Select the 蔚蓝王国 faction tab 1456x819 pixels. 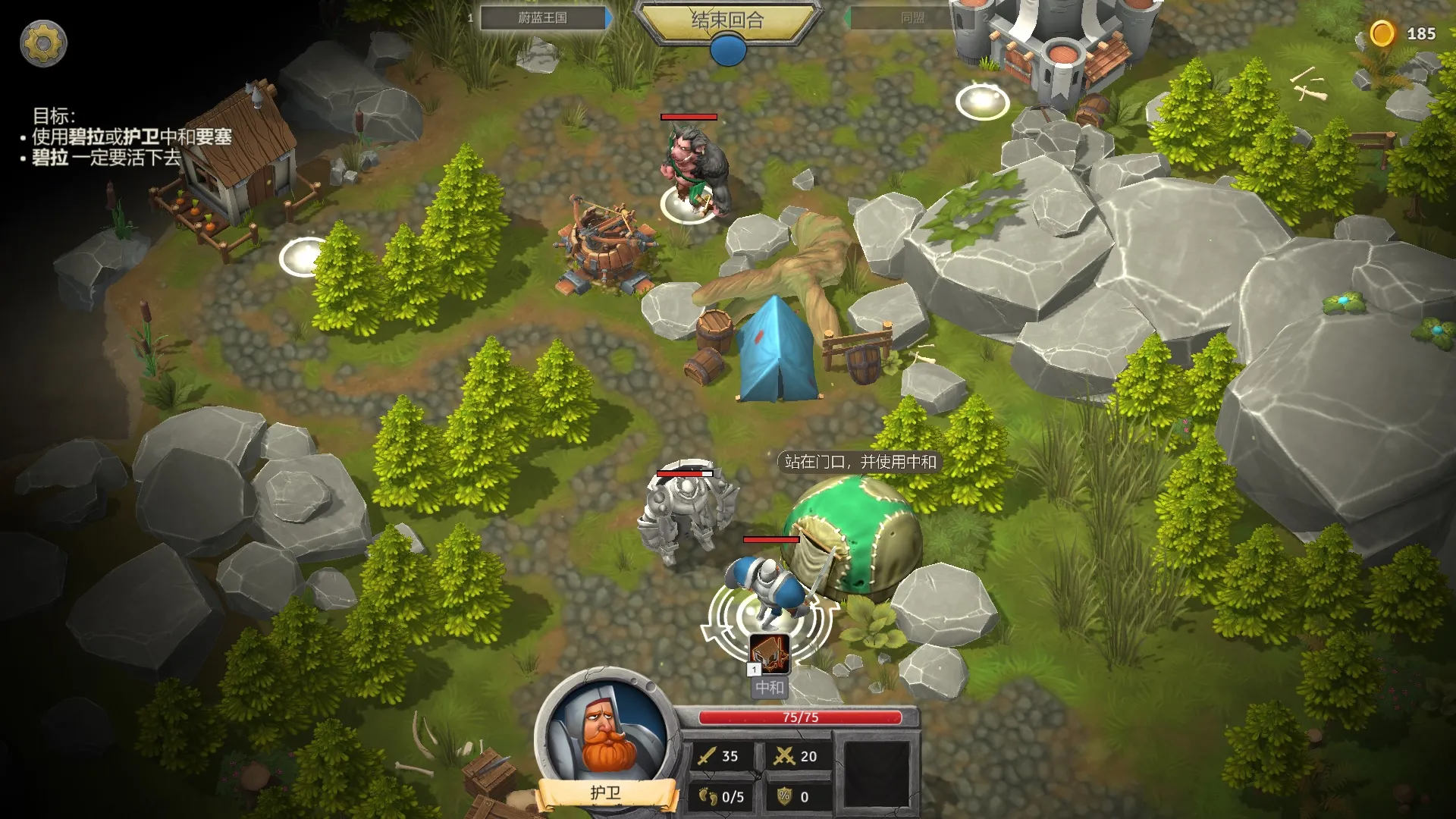coord(543,17)
